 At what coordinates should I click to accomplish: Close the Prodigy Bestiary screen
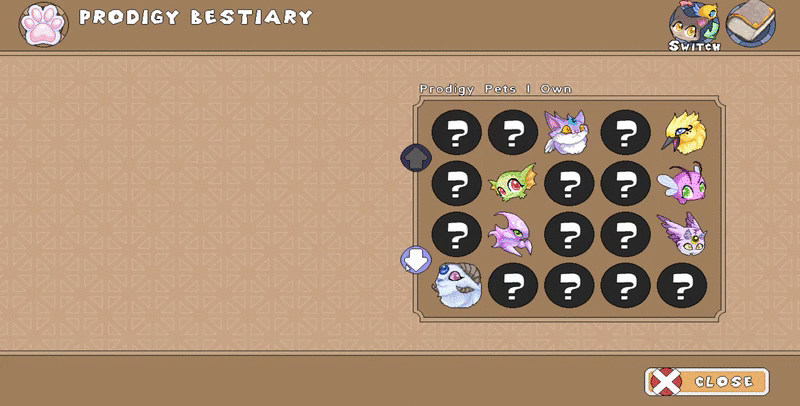pos(707,382)
